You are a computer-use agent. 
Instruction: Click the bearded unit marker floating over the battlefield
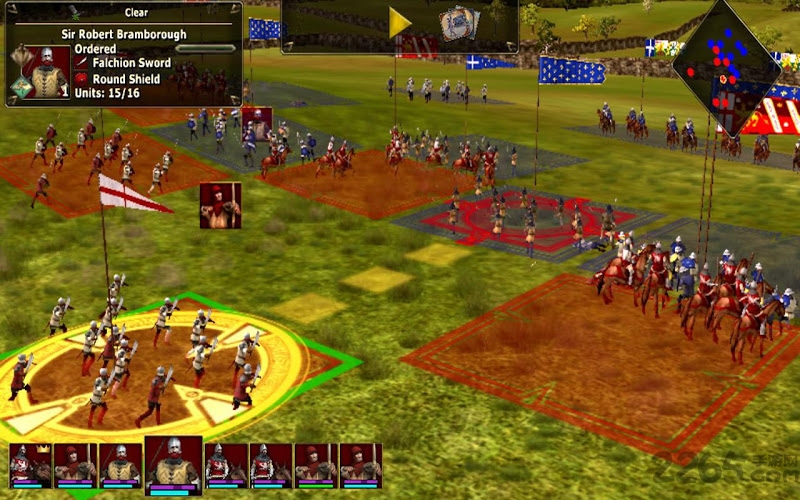click(257, 123)
